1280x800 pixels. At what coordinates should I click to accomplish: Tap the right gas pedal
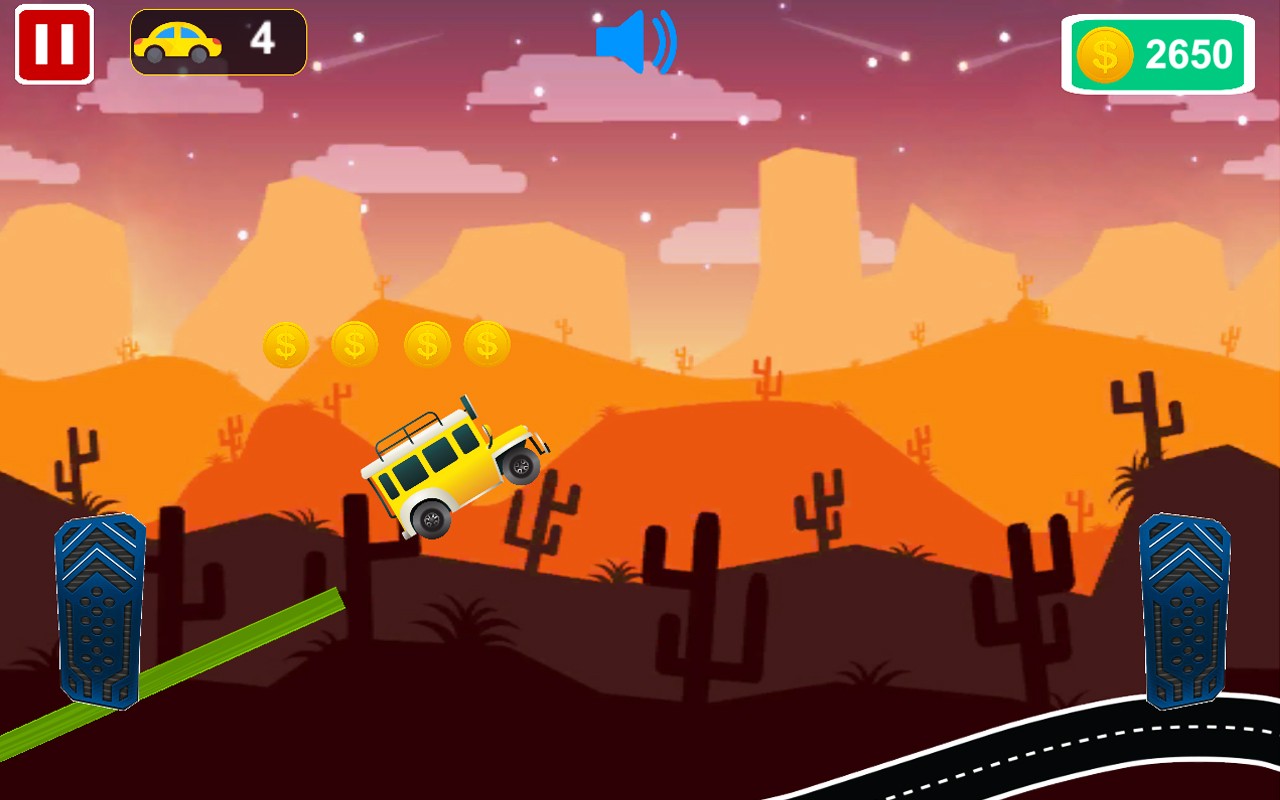(1184, 610)
